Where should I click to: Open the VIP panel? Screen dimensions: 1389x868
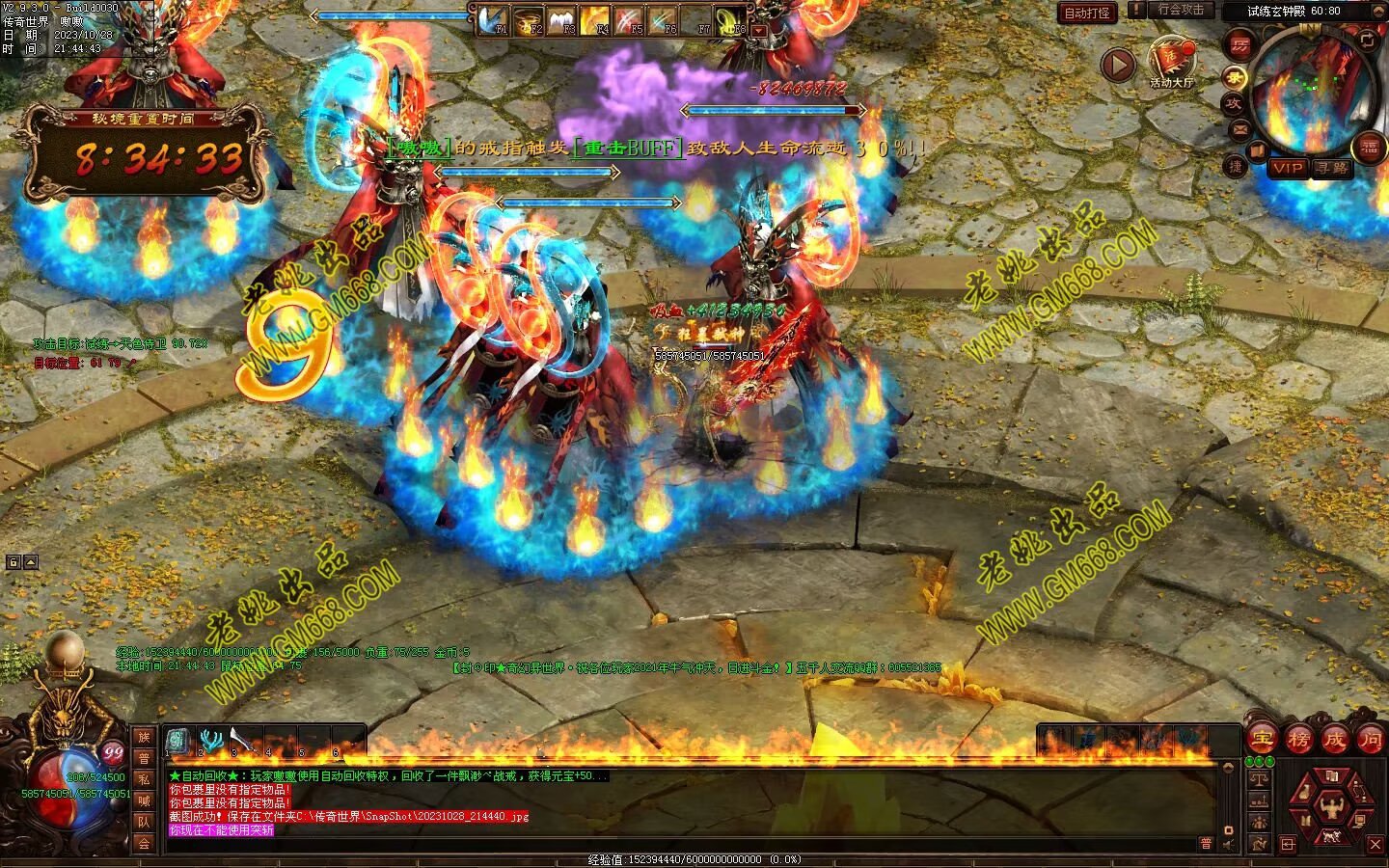click(1287, 168)
